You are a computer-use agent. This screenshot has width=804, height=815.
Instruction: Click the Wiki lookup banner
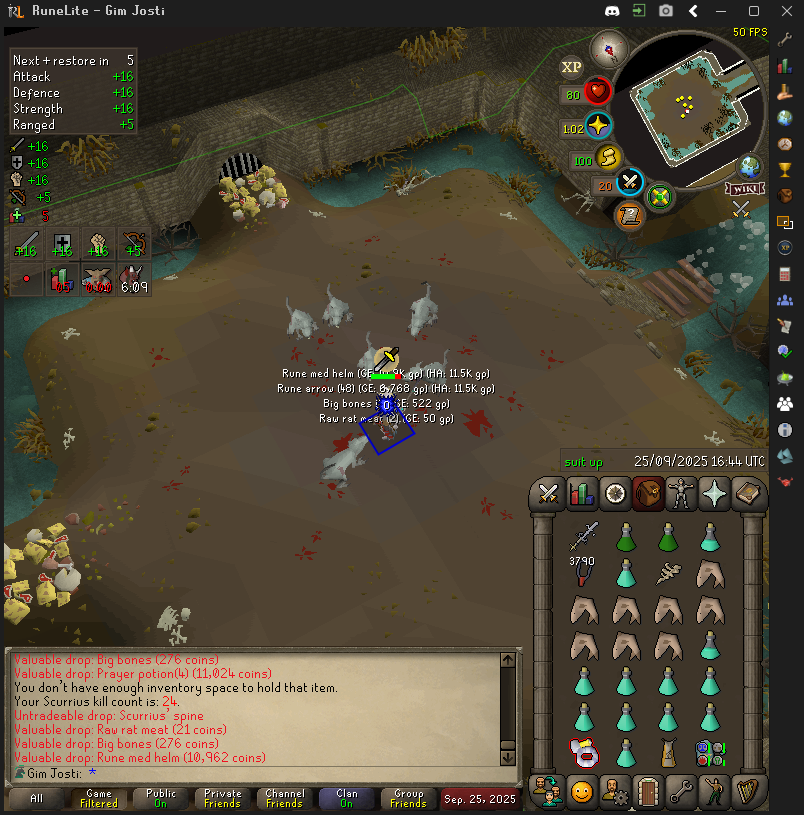[746, 189]
